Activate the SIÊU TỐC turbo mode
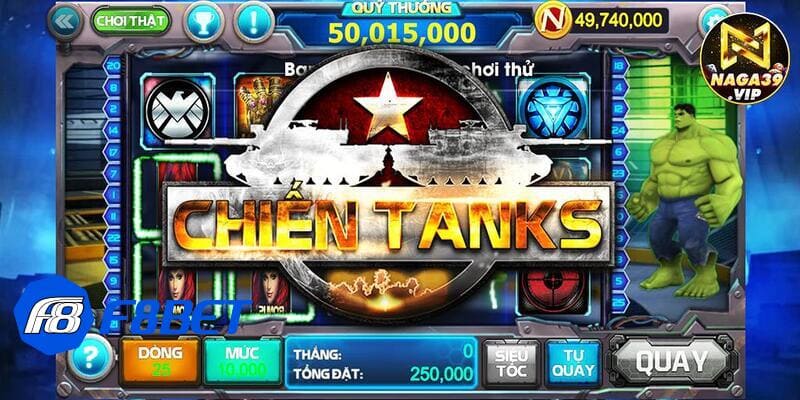The image size is (800, 400). pyautogui.click(x=512, y=361)
